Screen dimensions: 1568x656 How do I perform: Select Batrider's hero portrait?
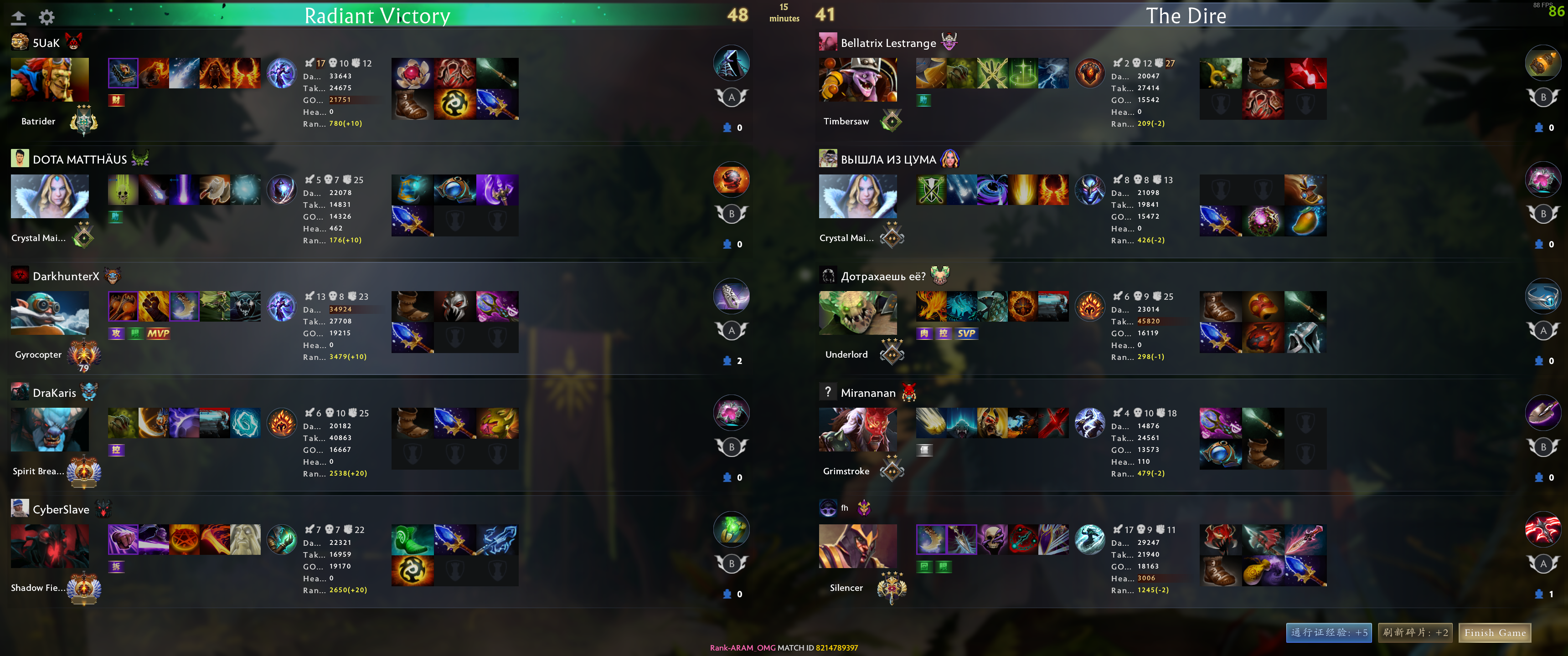click(49, 80)
